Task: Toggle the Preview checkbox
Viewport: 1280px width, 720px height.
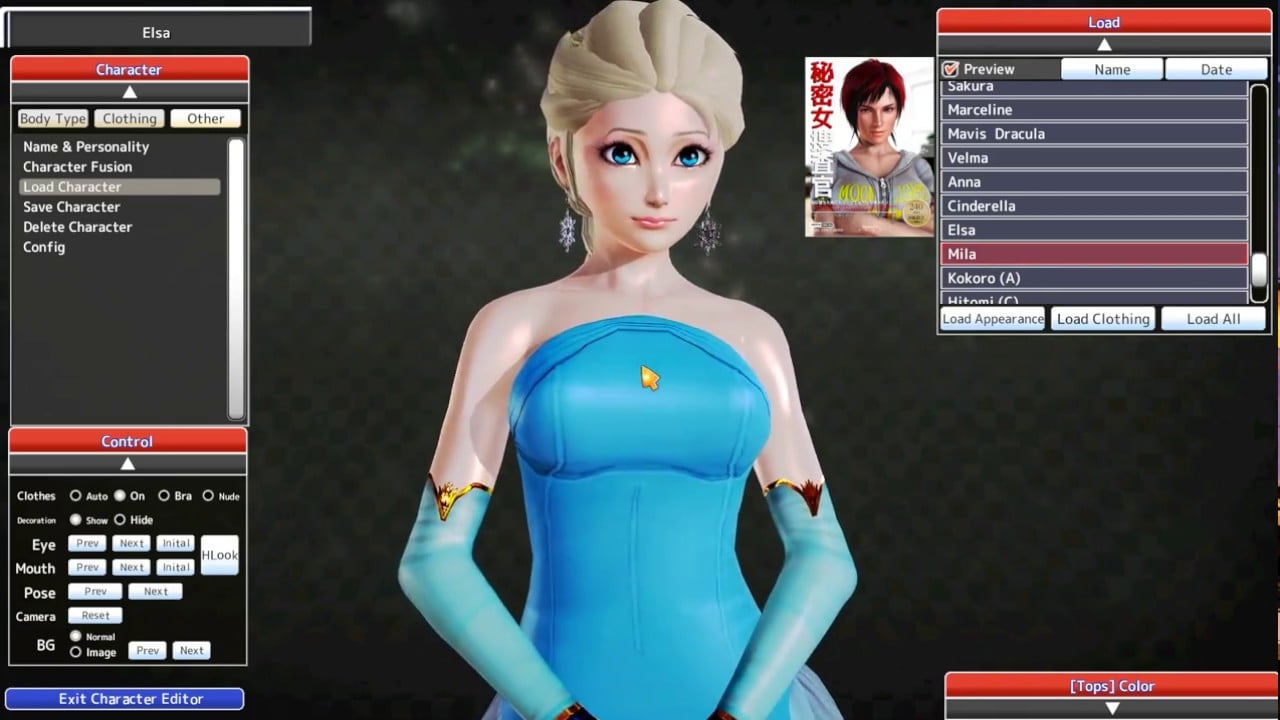Action: [949, 69]
